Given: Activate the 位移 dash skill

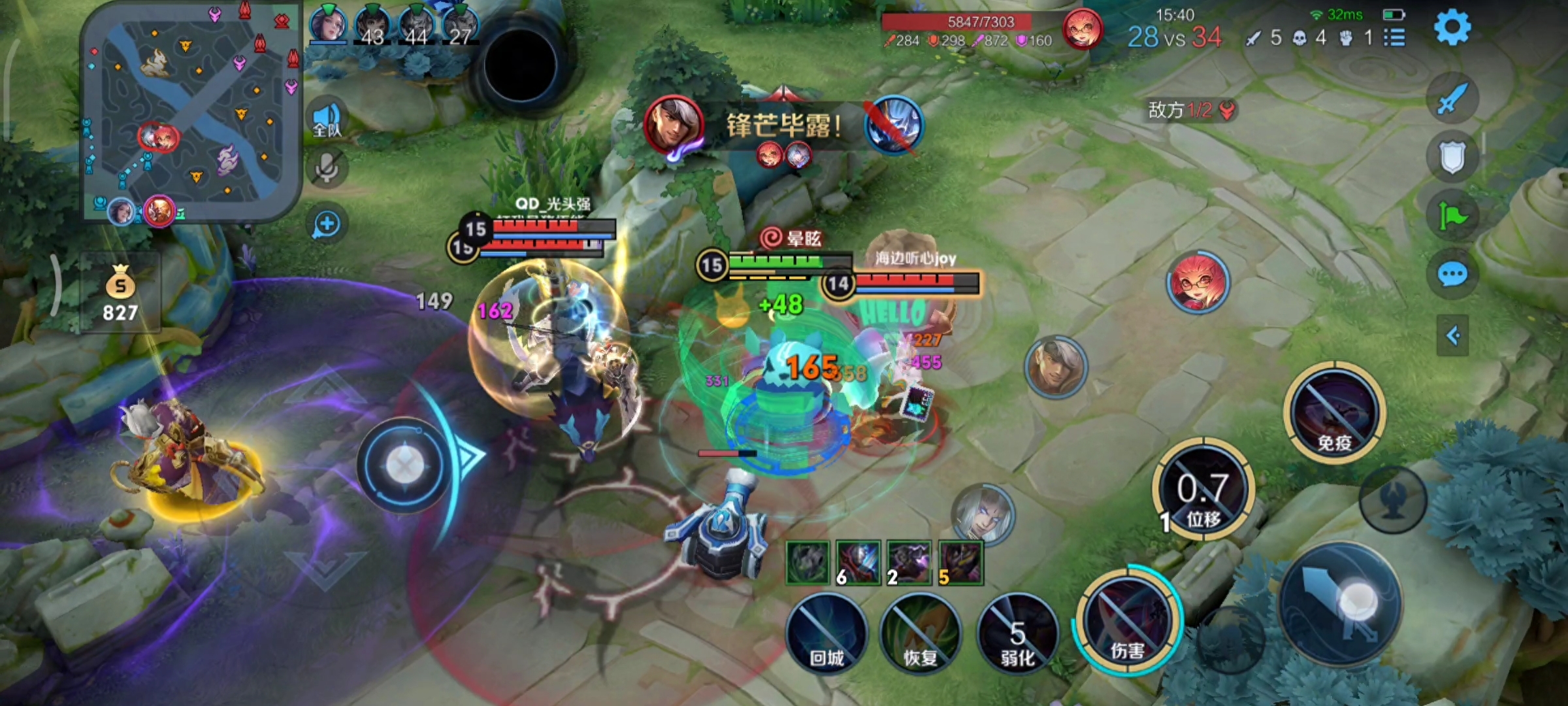Looking at the screenshot, I should [1203, 490].
